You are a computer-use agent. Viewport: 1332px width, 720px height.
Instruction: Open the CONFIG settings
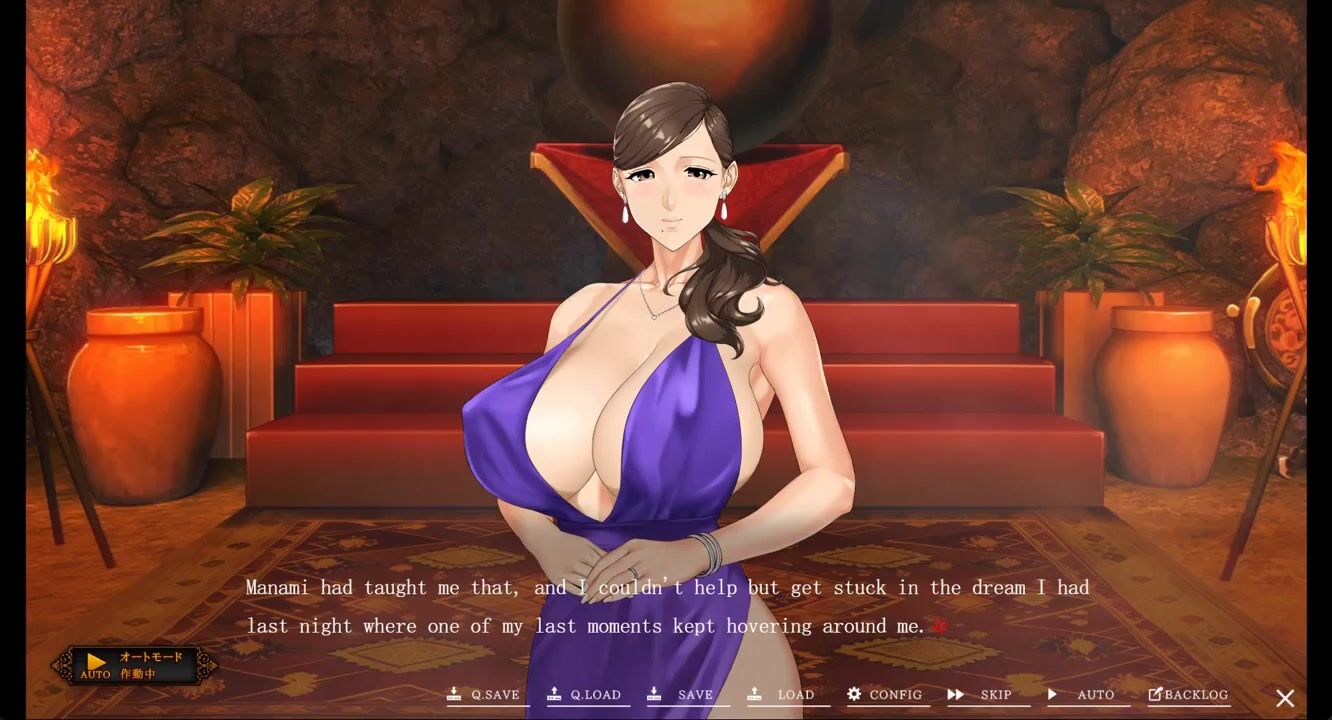[885, 695]
